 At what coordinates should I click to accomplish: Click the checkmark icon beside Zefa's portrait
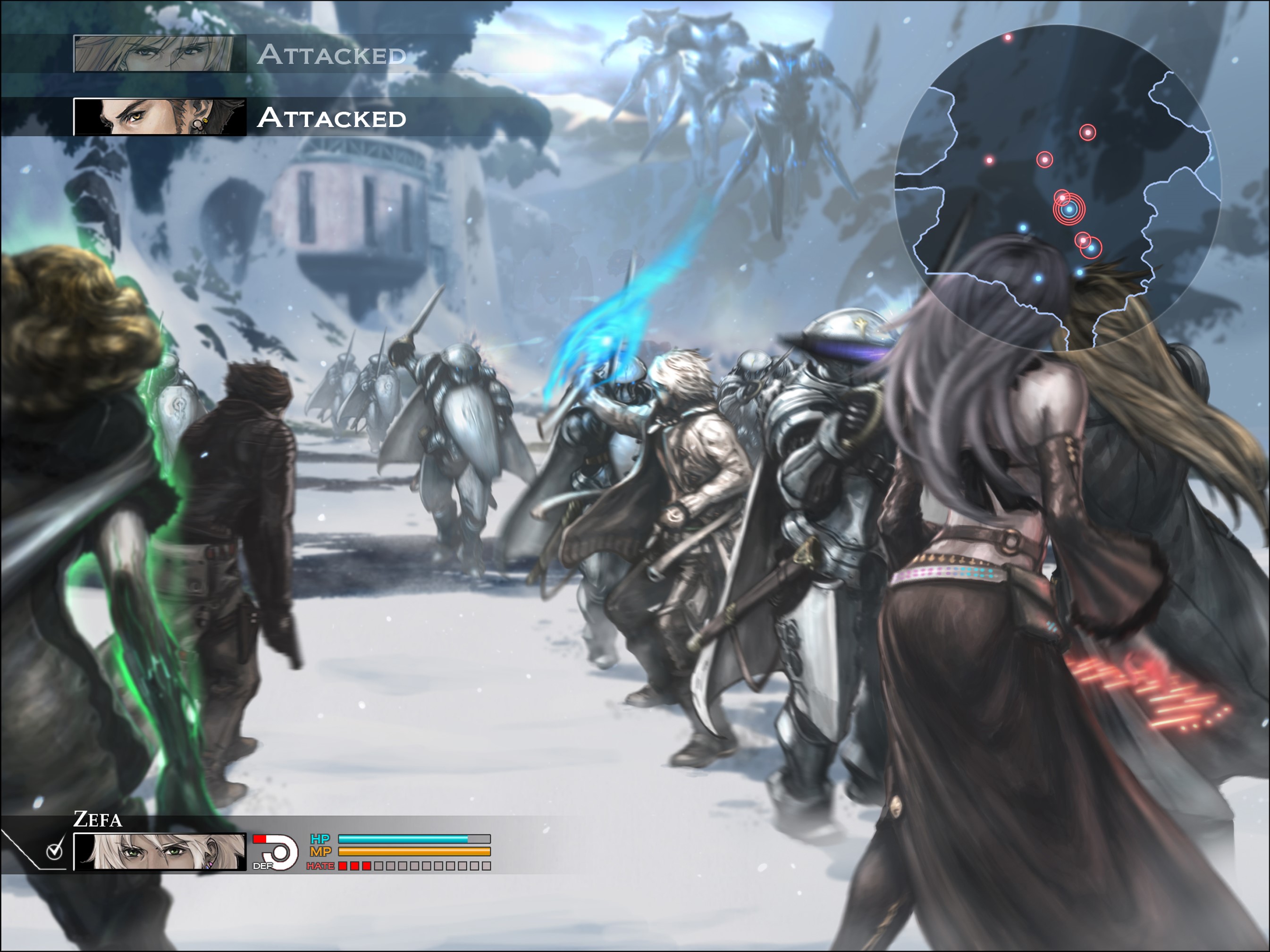(x=55, y=851)
